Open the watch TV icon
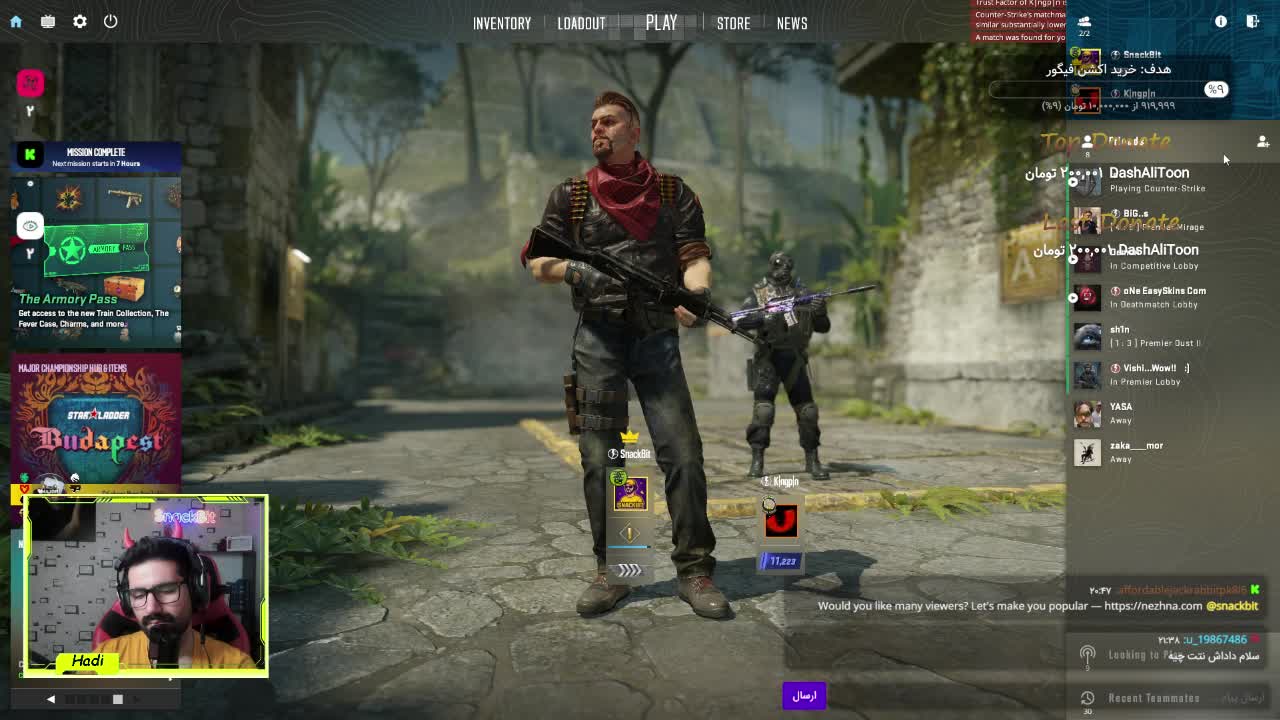This screenshot has height=720, width=1280. pyautogui.click(x=48, y=21)
